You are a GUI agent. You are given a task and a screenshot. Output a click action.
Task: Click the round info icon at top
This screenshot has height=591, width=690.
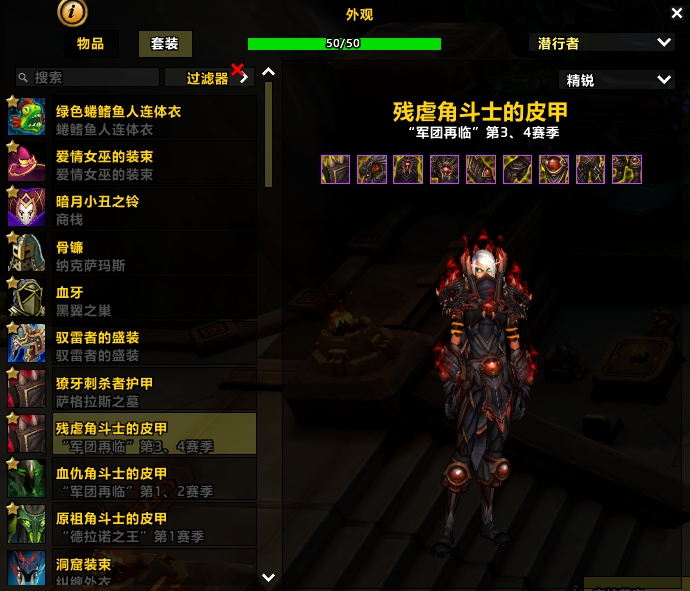coord(74,12)
